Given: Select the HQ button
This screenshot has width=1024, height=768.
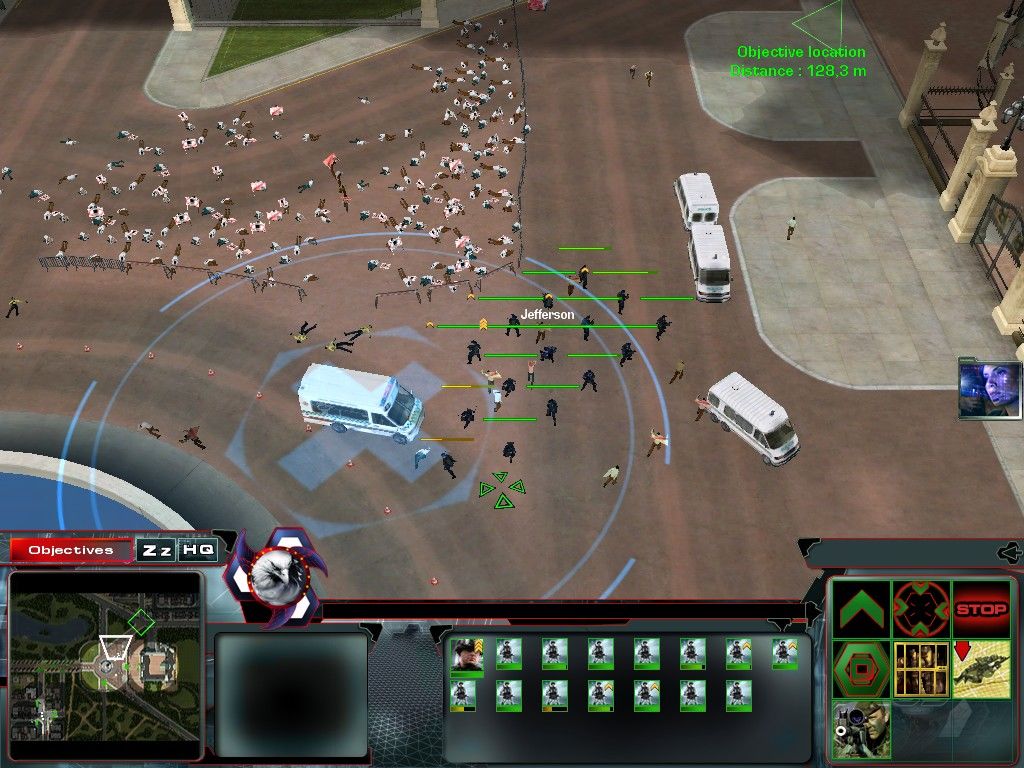Looking at the screenshot, I should pyautogui.click(x=197, y=550).
